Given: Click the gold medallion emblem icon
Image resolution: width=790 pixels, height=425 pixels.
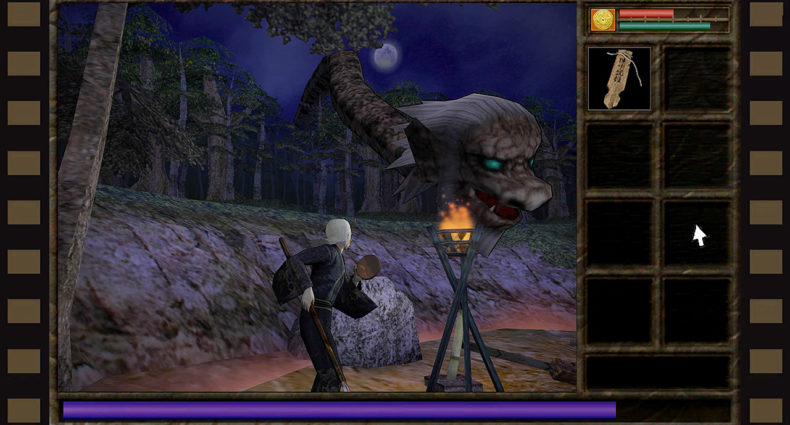Looking at the screenshot, I should (602, 19).
